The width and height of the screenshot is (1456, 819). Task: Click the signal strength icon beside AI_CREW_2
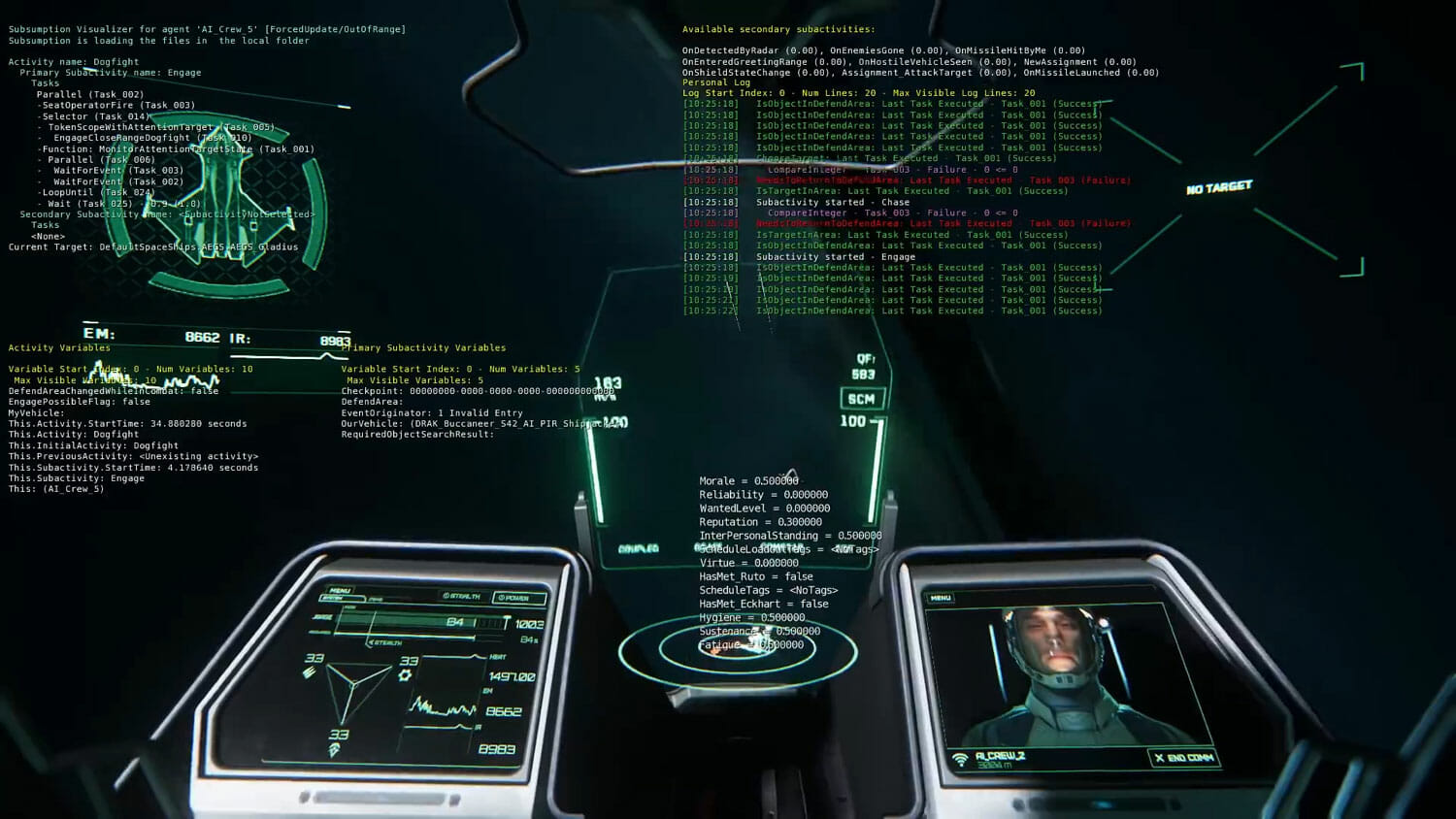pyautogui.click(x=961, y=760)
